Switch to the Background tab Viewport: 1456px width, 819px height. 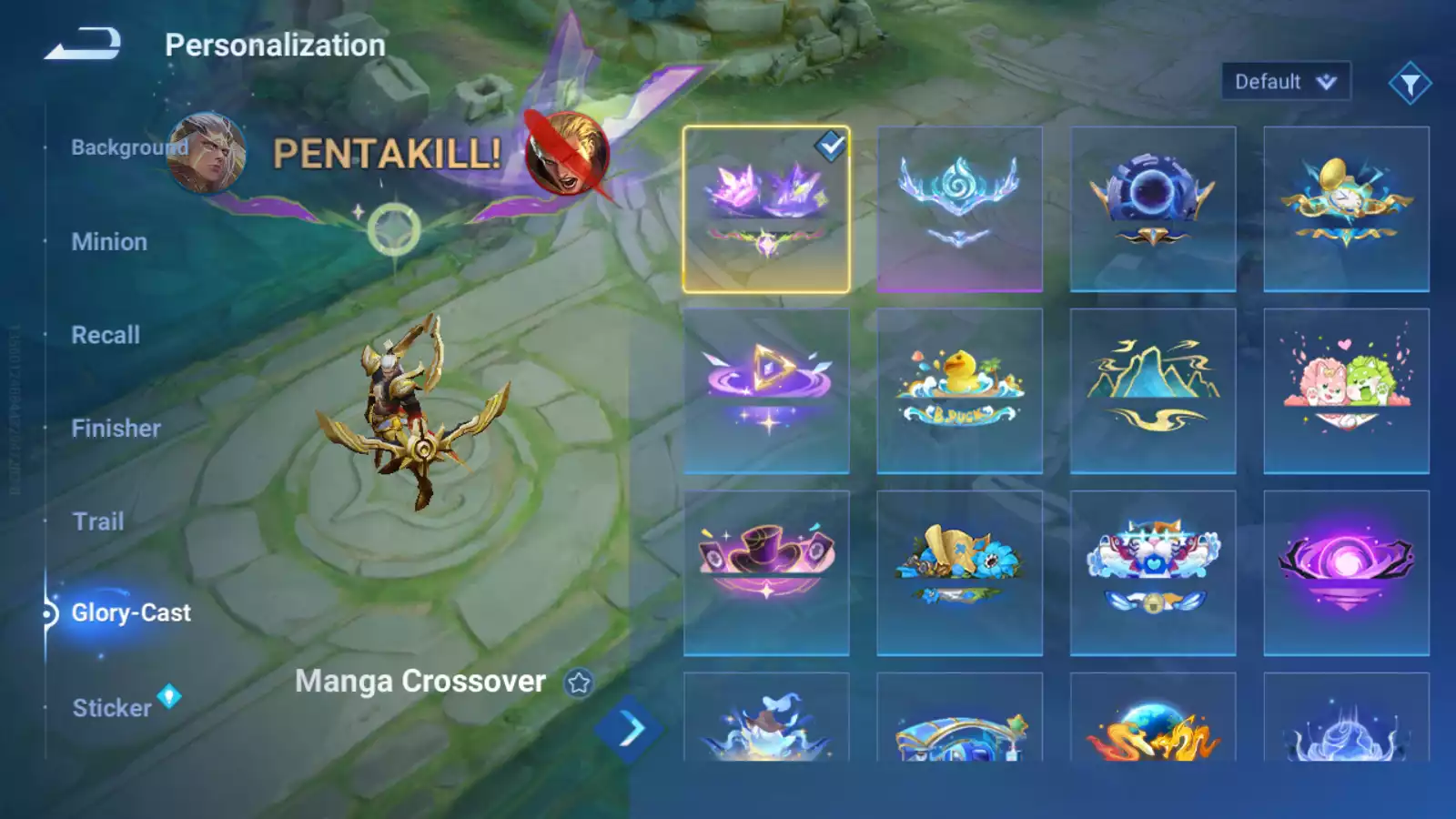(129, 147)
